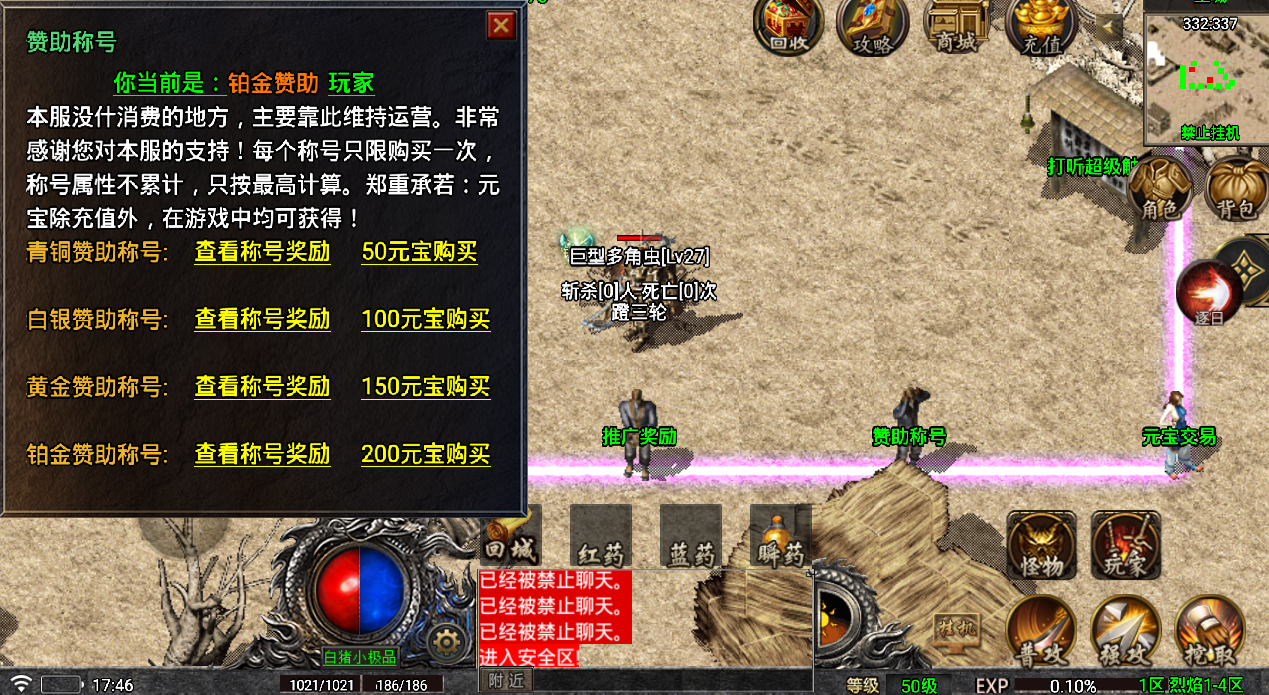The width and height of the screenshot is (1269, 695).
Task: Activate the 逐日 skill
Action: pyautogui.click(x=1209, y=292)
